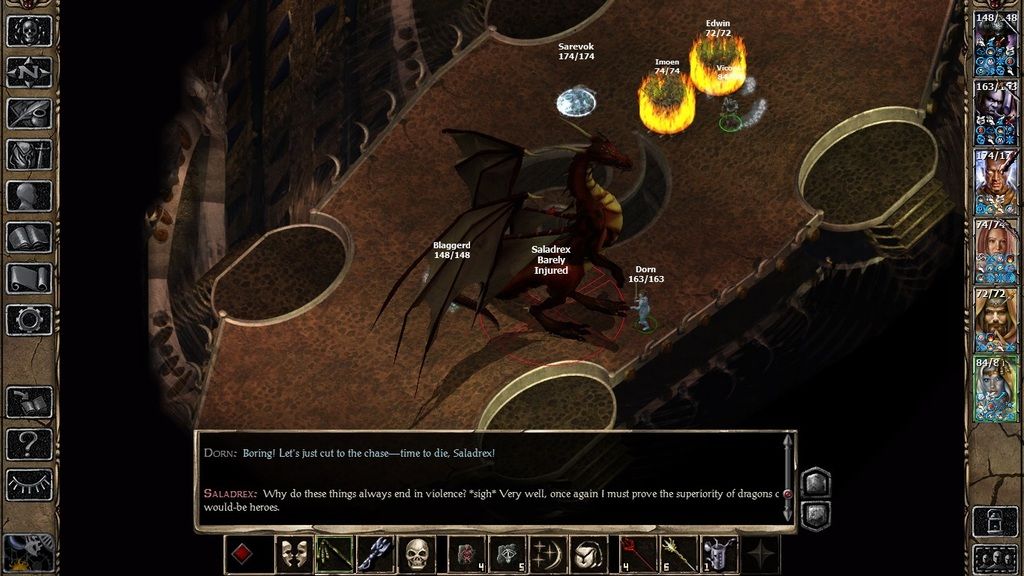This screenshot has height=576, width=1024.
Task: Open the character record head icon
Action: [x=29, y=196]
